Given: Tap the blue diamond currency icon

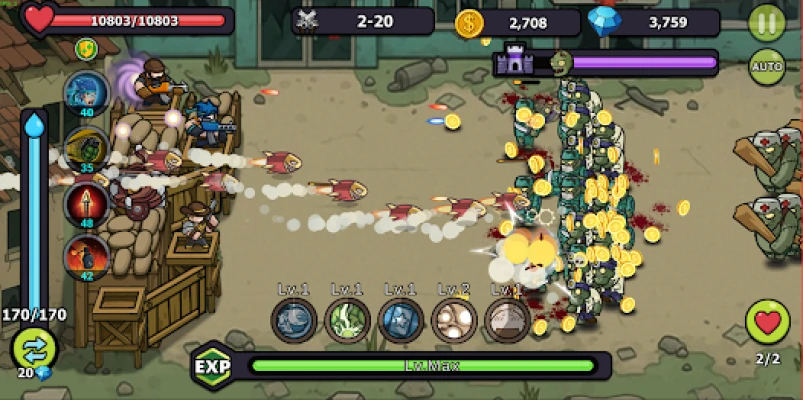Looking at the screenshot, I should 603,22.
